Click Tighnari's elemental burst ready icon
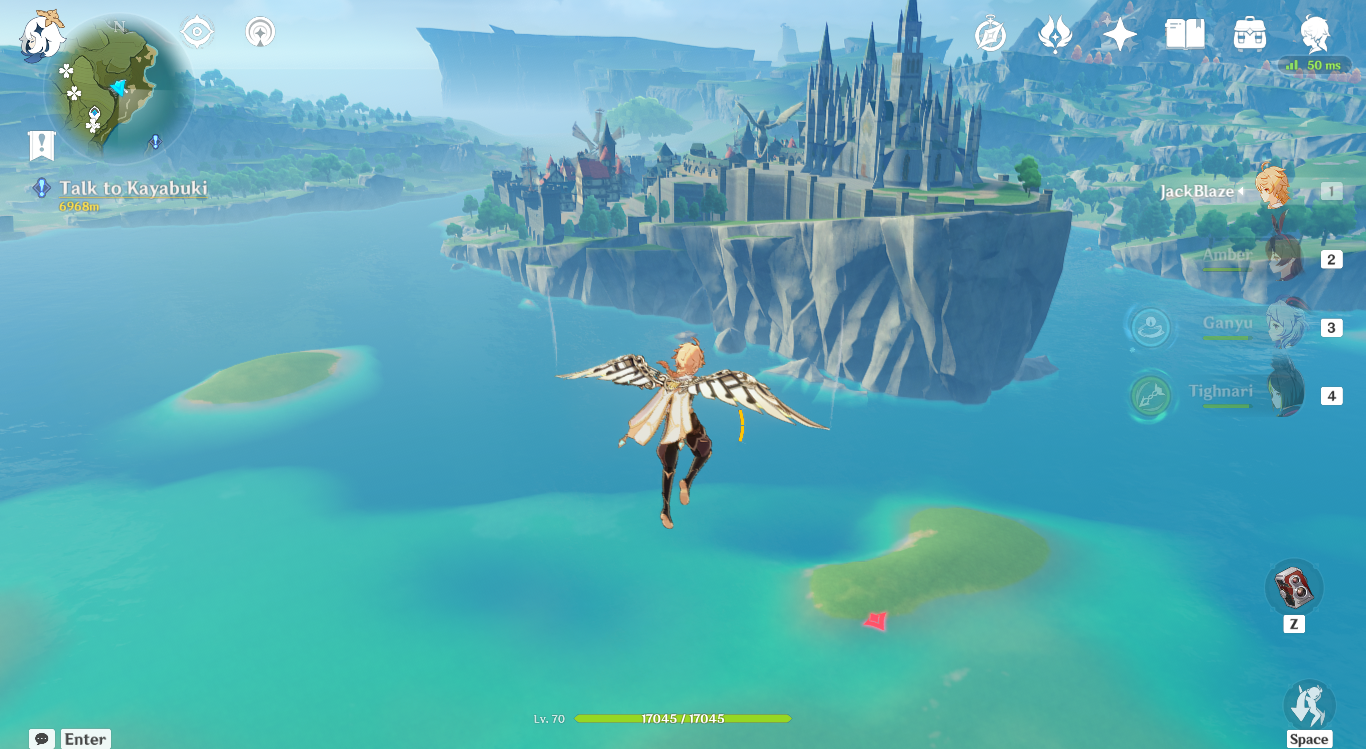1366x749 pixels. (1149, 394)
